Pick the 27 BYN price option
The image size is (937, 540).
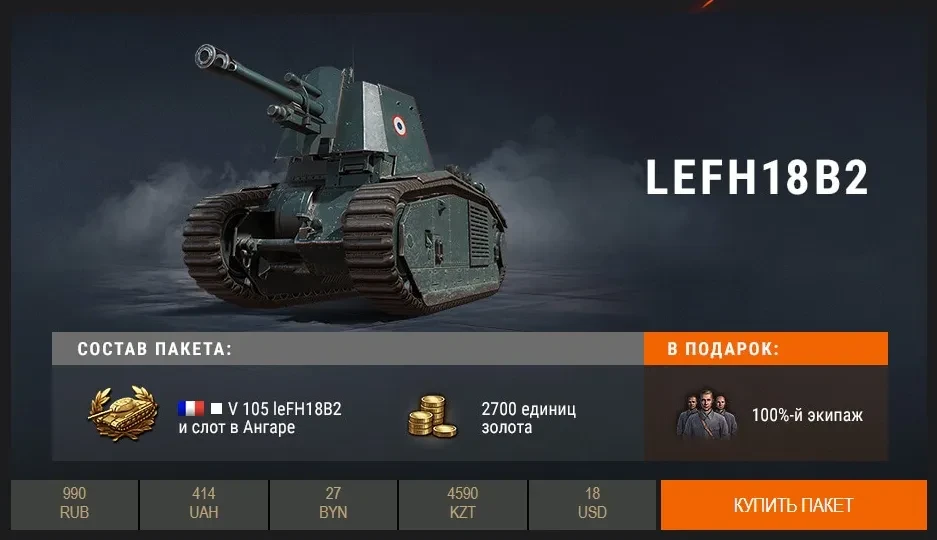coord(333,505)
